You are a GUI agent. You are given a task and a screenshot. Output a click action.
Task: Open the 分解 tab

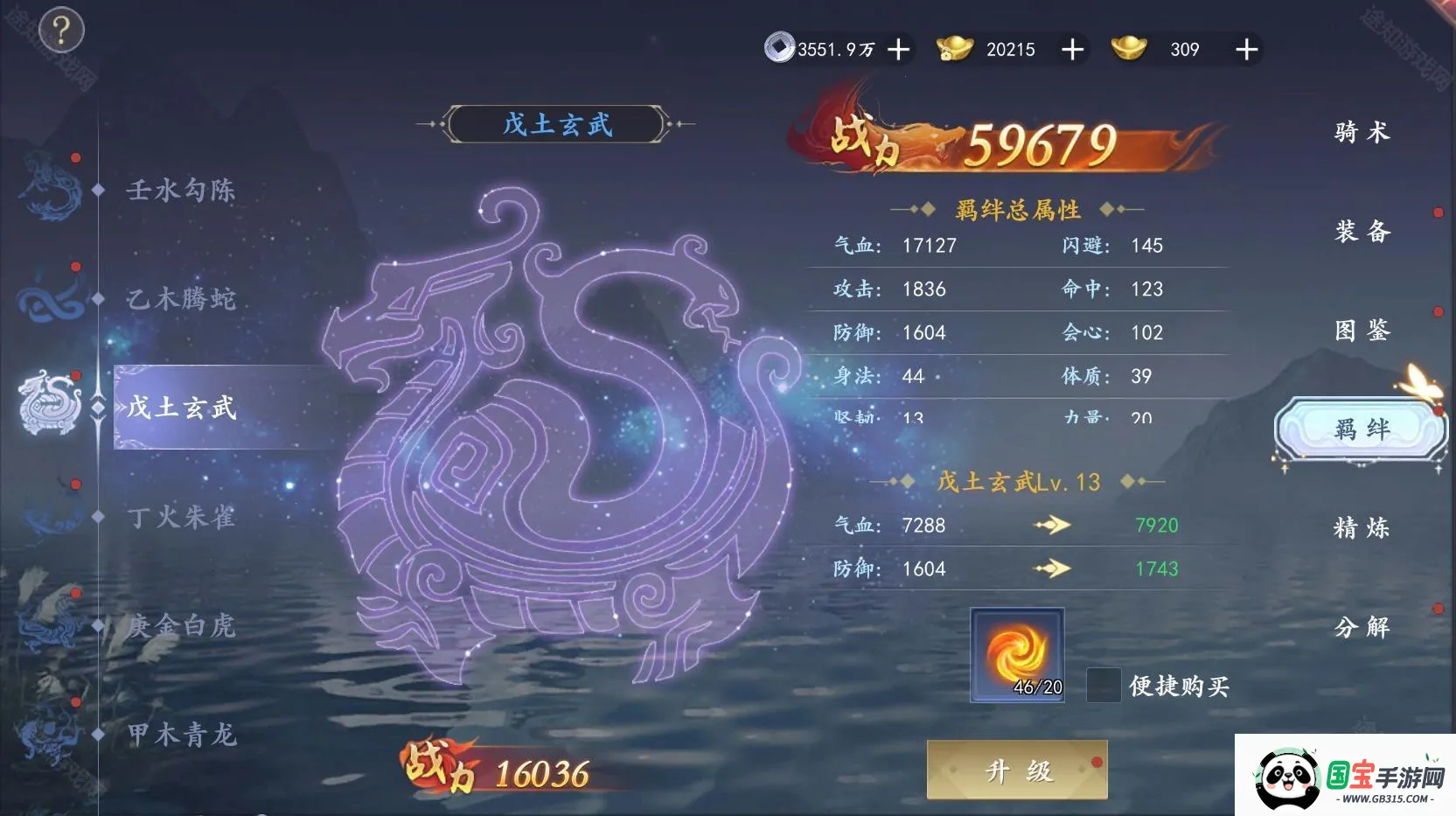tap(1362, 627)
